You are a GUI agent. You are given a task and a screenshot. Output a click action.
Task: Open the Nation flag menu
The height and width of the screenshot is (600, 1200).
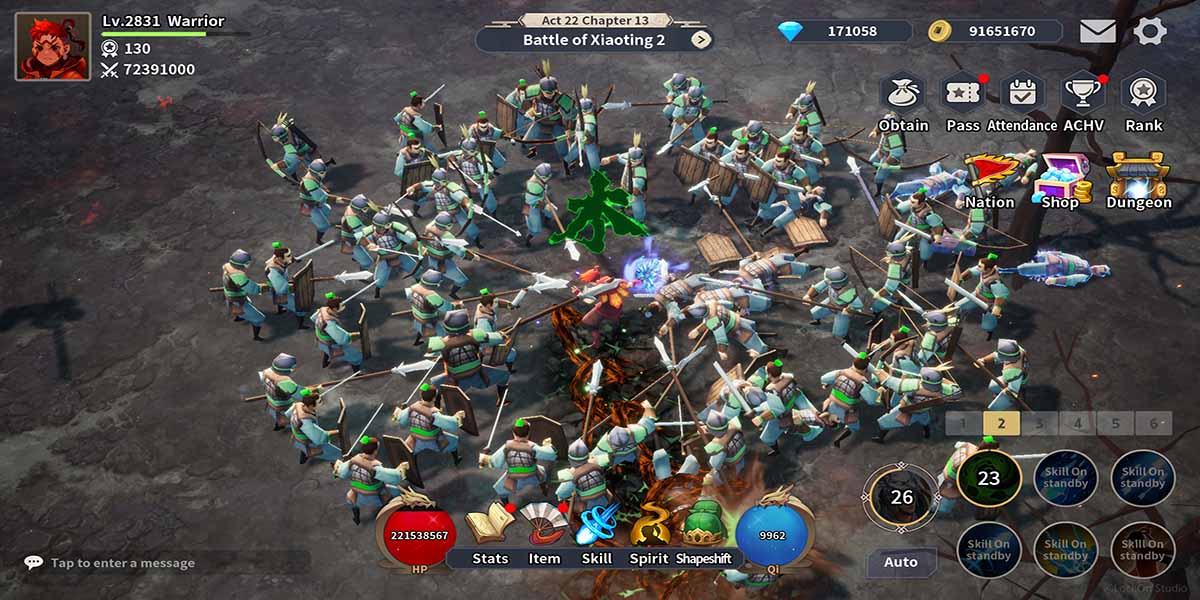990,177
